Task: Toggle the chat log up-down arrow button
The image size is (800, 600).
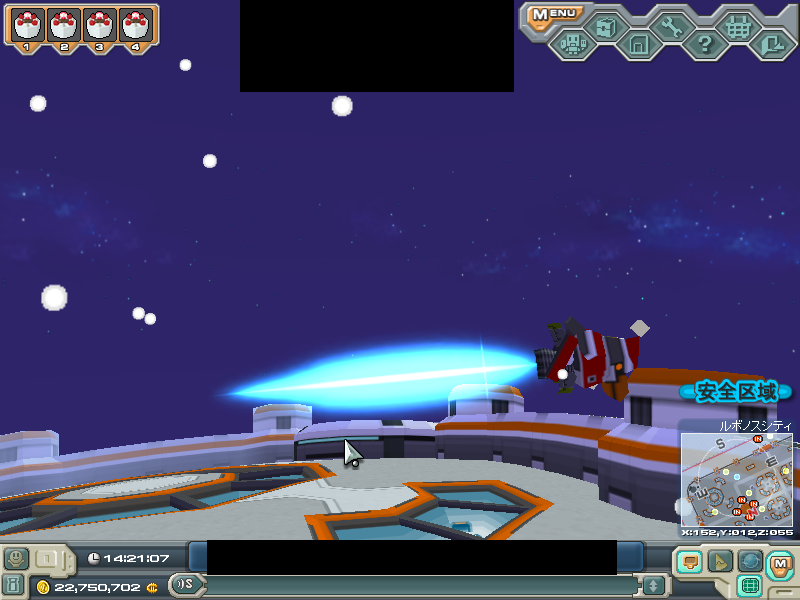Action: [x=653, y=585]
